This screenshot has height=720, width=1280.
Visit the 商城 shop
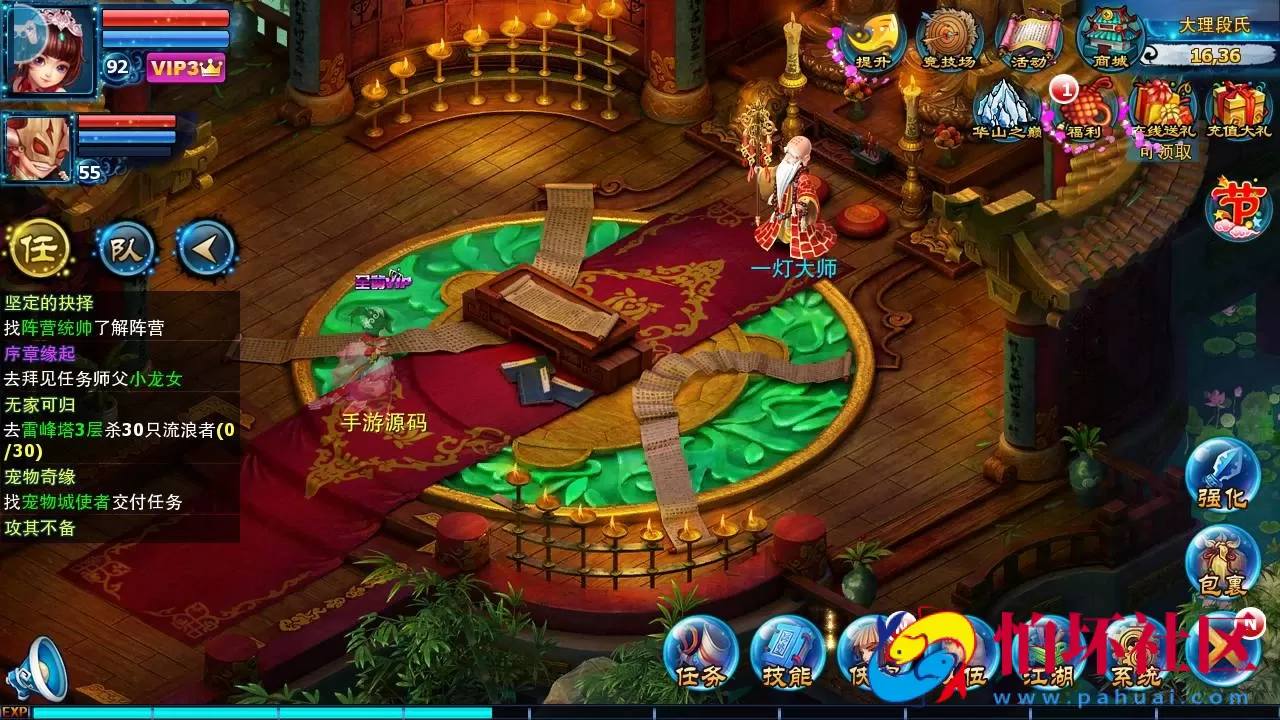pyautogui.click(x=1109, y=40)
